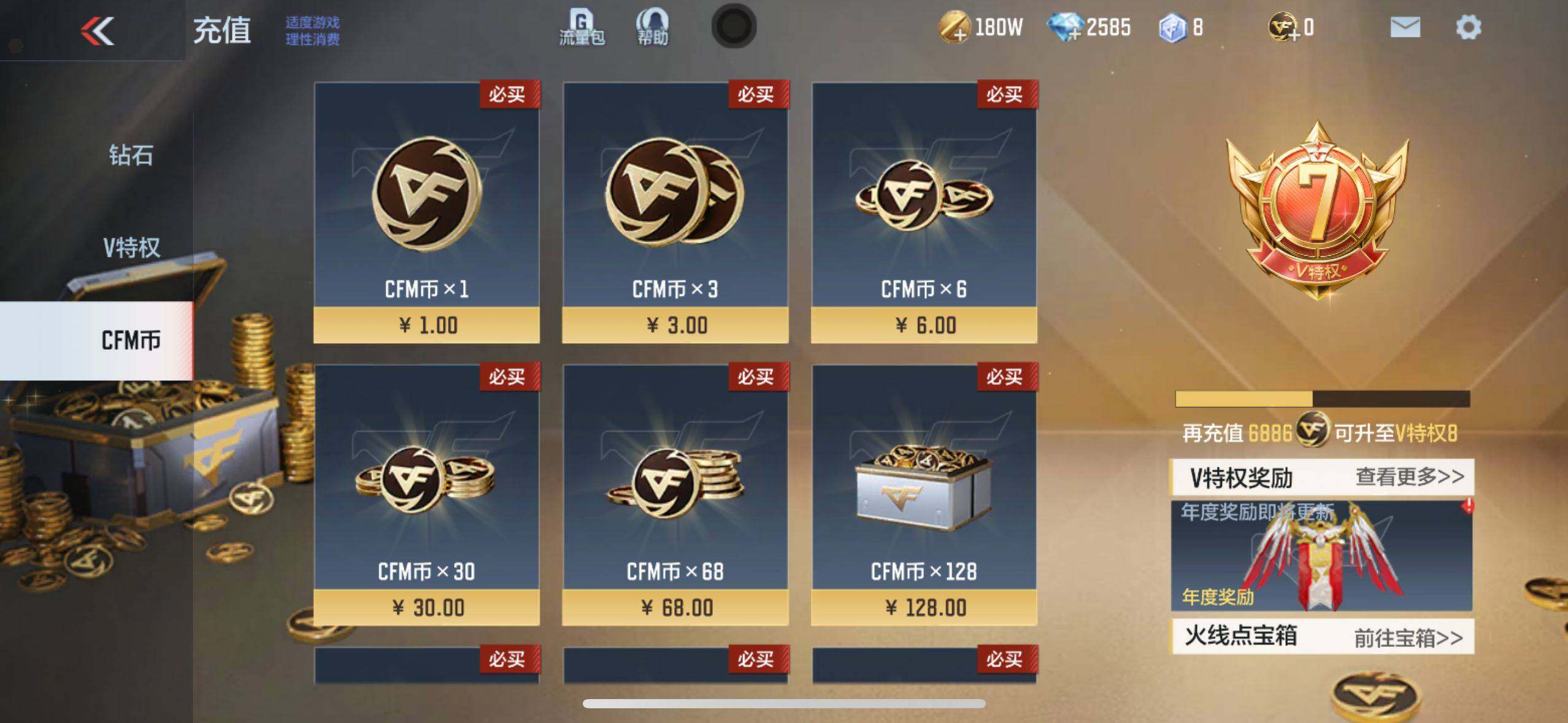Add more gold using the 180W icon

tap(955, 28)
